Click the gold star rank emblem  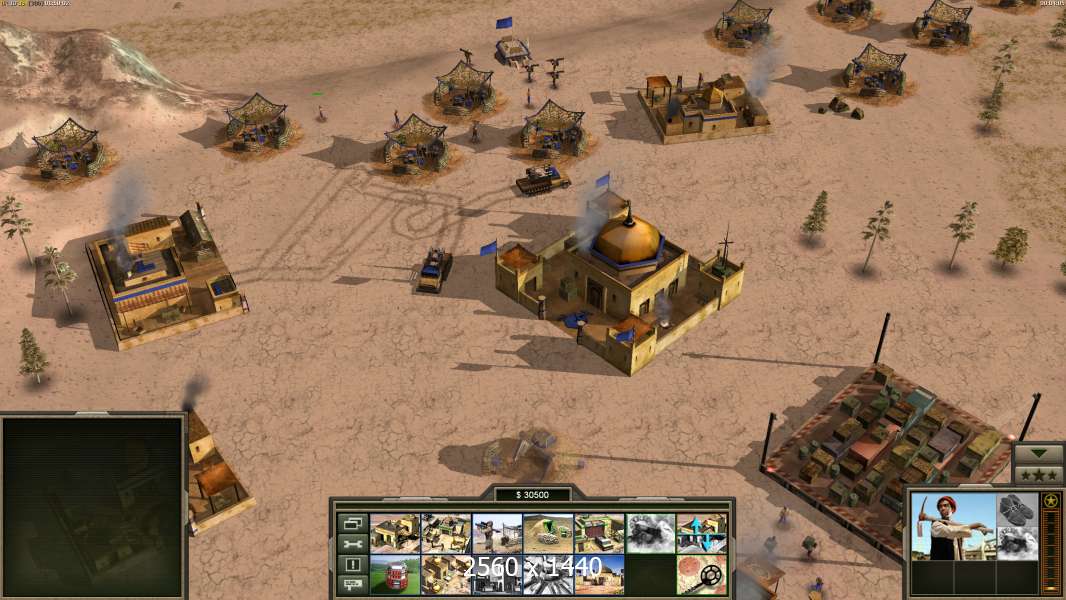tap(1051, 501)
